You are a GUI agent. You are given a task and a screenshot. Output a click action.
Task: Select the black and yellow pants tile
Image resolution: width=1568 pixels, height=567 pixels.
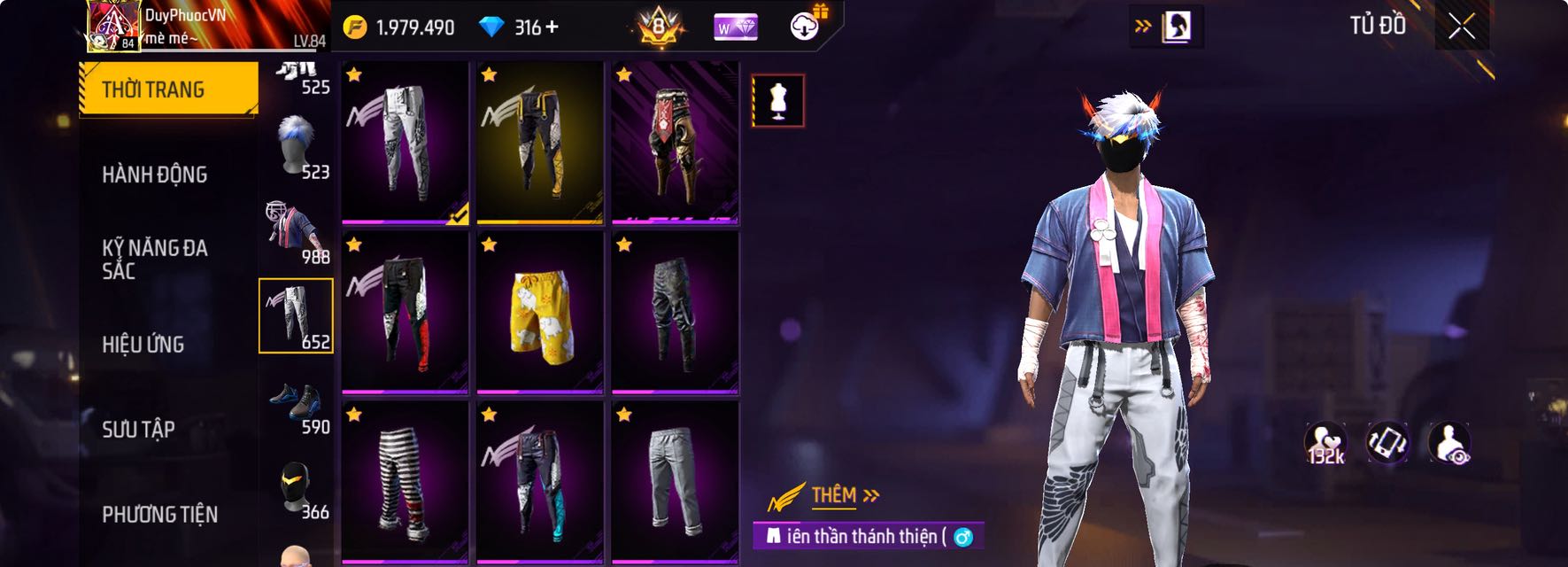(539, 143)
